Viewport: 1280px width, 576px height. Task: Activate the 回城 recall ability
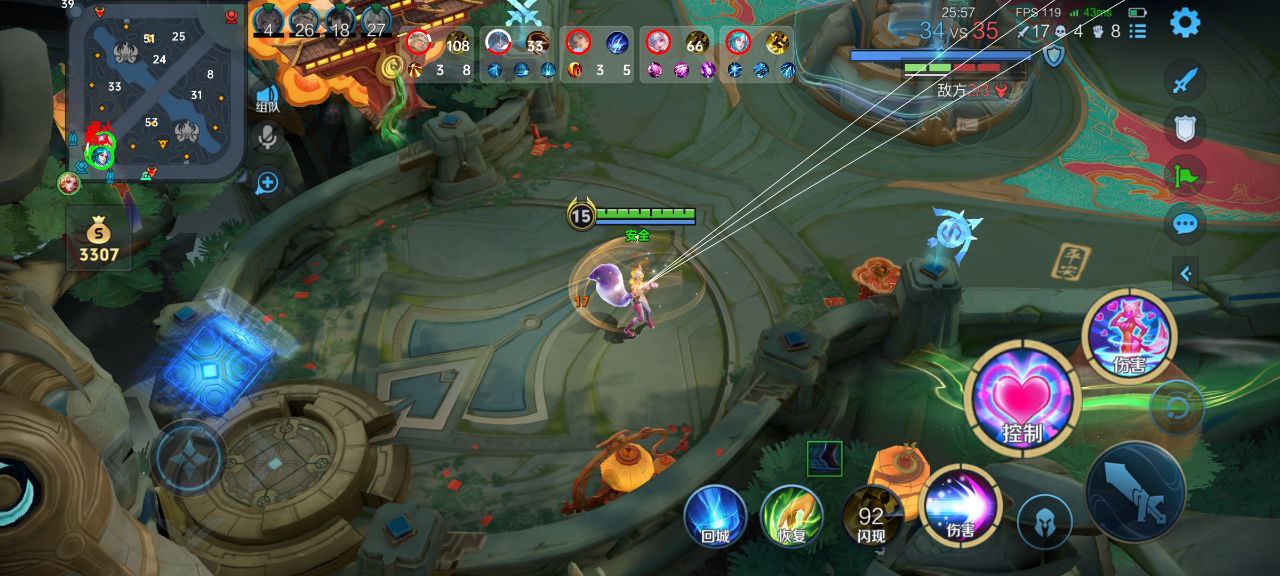pos(715,516)
